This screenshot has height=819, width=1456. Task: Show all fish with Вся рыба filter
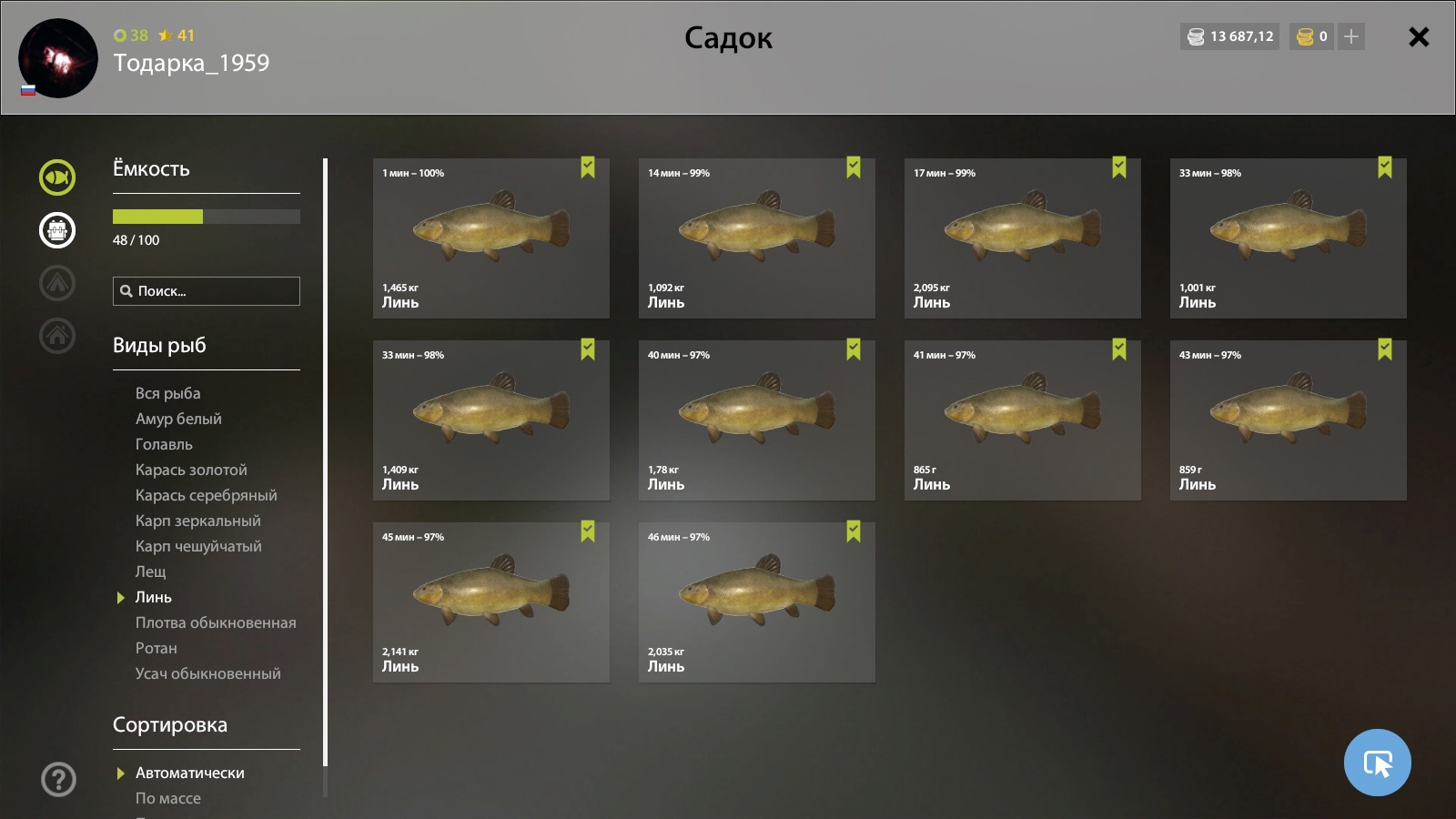167,393
